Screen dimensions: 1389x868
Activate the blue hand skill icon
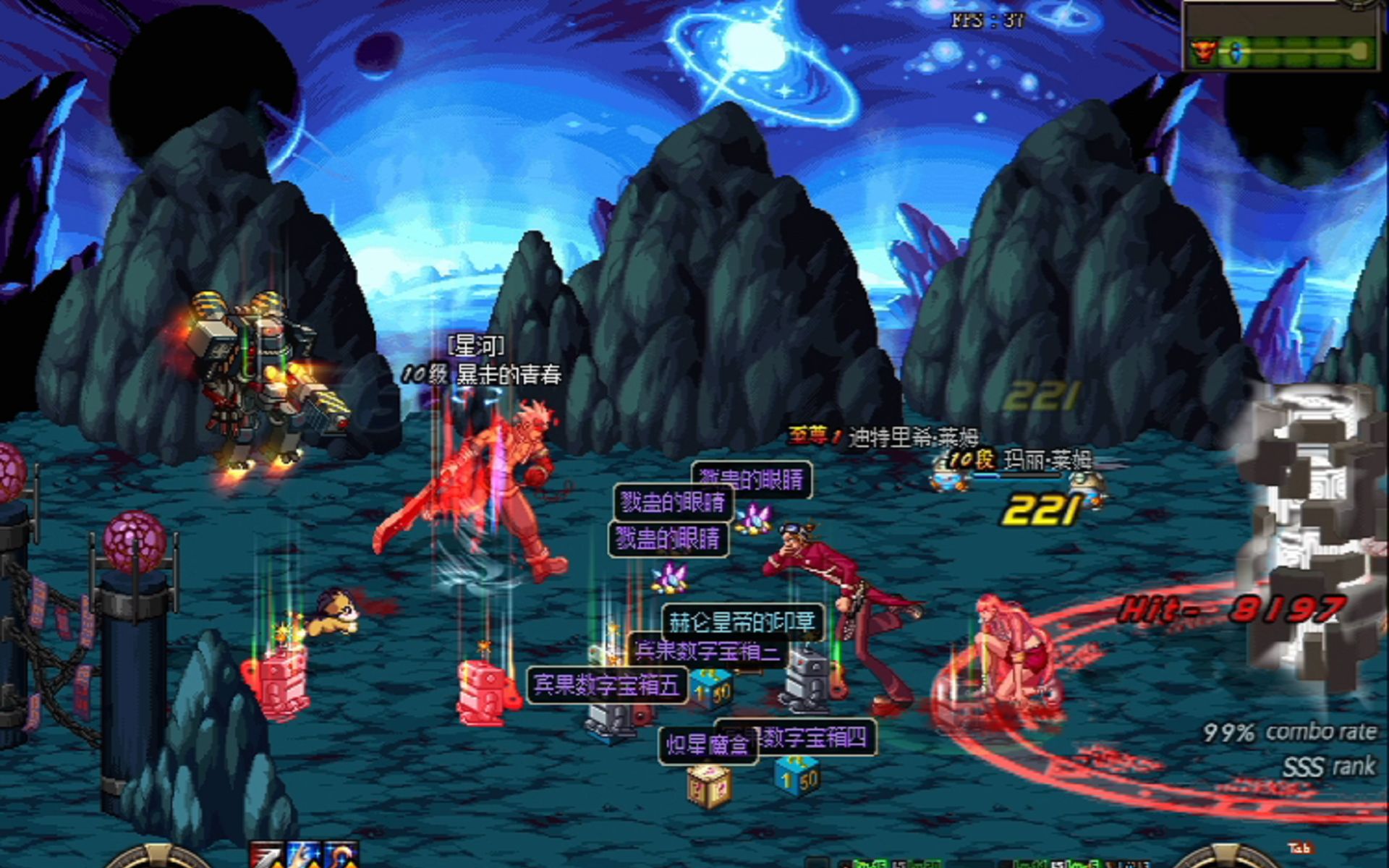click(x=303, y=855)
